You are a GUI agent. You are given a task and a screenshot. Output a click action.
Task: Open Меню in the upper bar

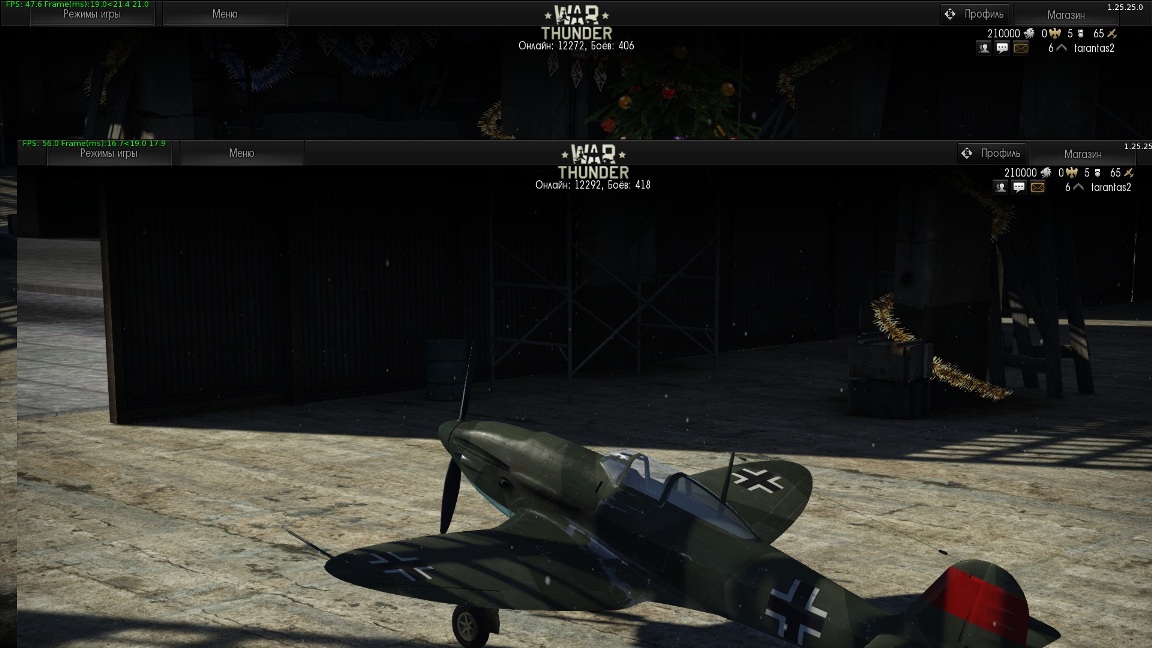[225, 14]
